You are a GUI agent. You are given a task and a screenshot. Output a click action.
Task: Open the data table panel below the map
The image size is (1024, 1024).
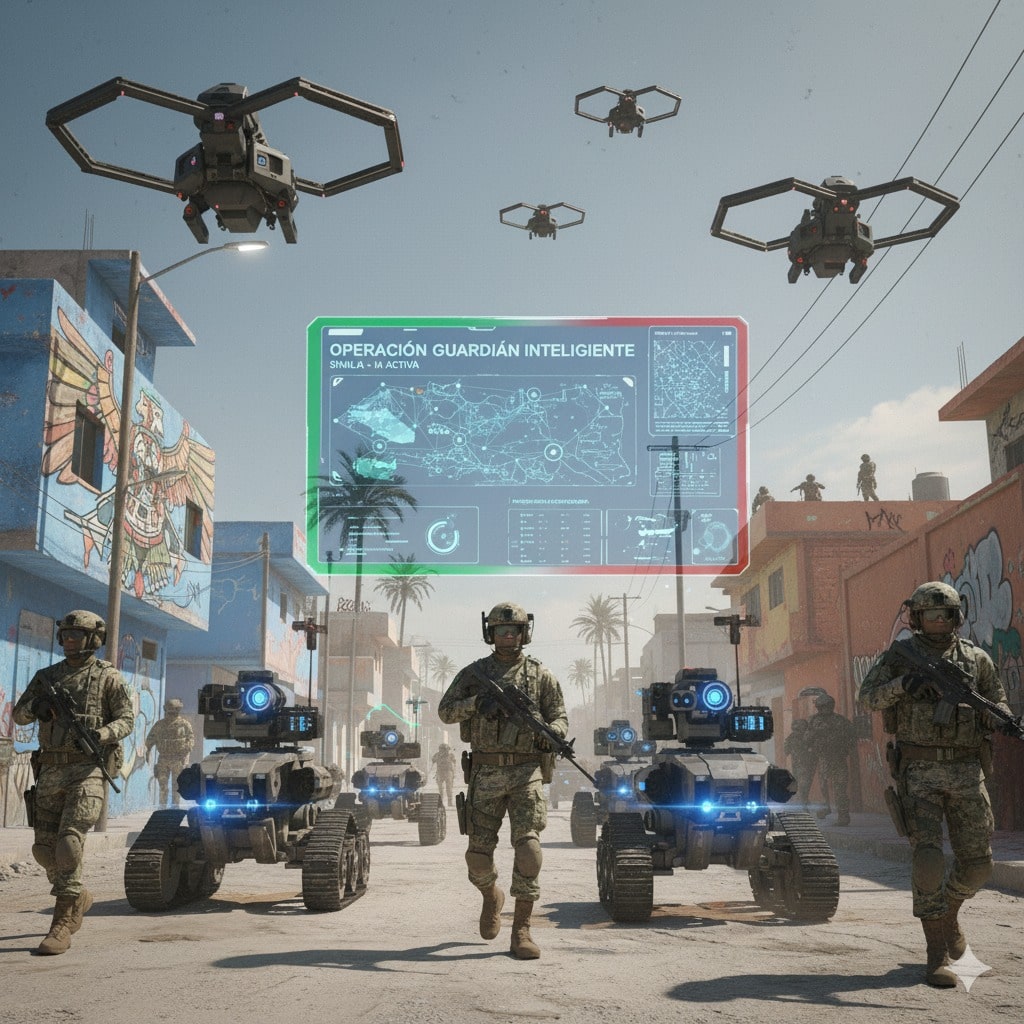click(x=554, y=536)
